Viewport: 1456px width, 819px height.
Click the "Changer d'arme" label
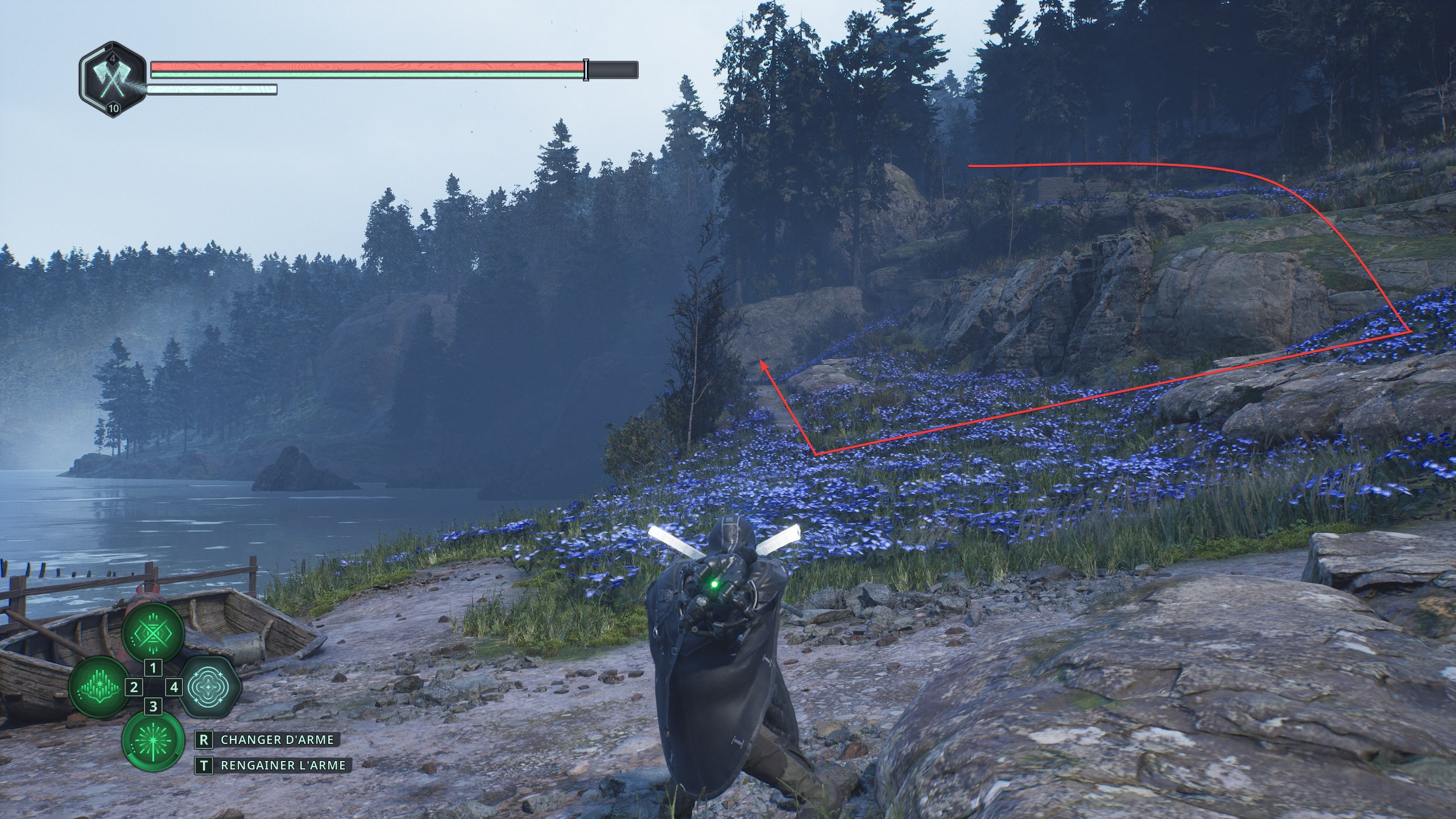tap(276, 740)
